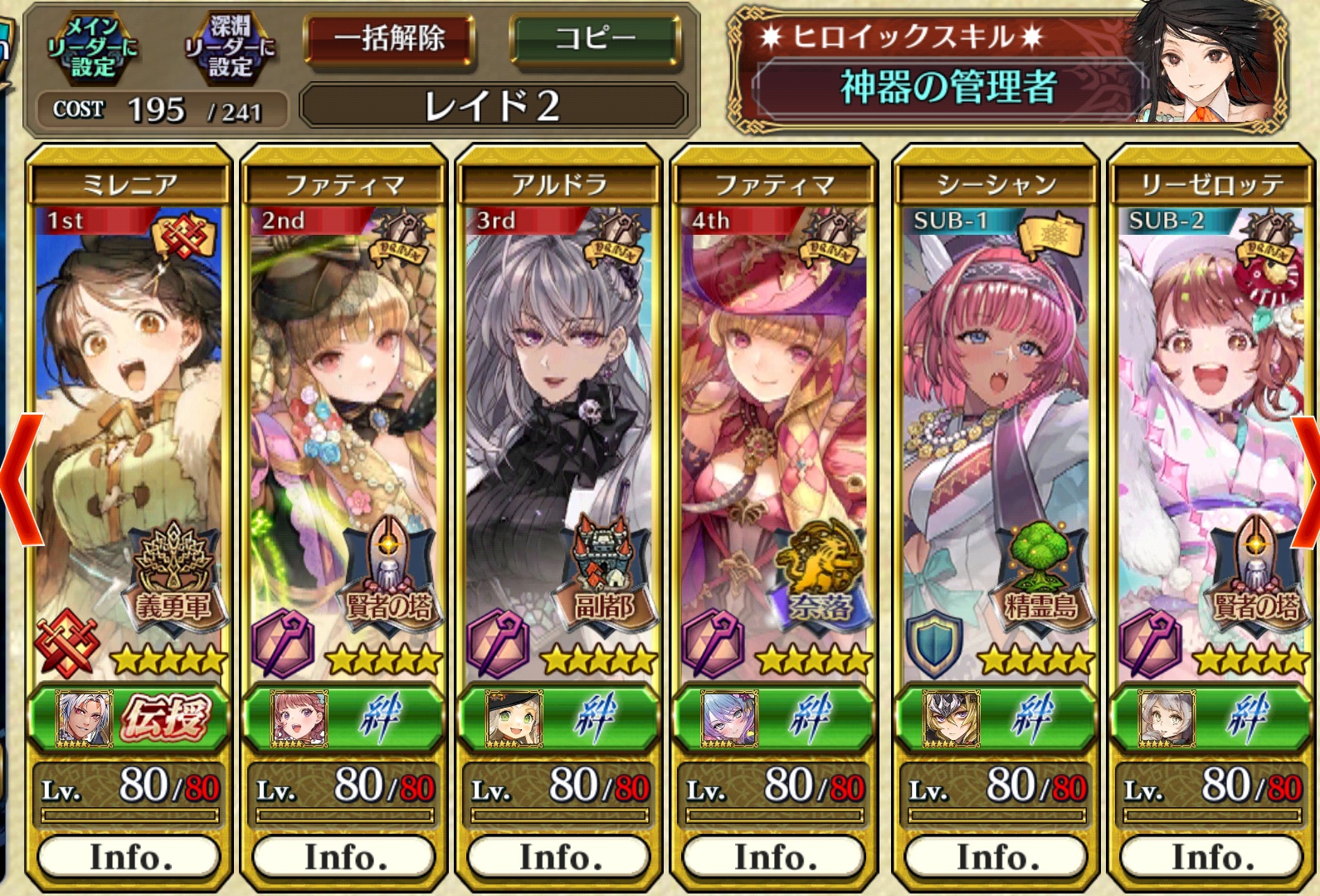
Task: Open the heroic skill 神器の管理者 banner
Action: [x=948, y=86]
